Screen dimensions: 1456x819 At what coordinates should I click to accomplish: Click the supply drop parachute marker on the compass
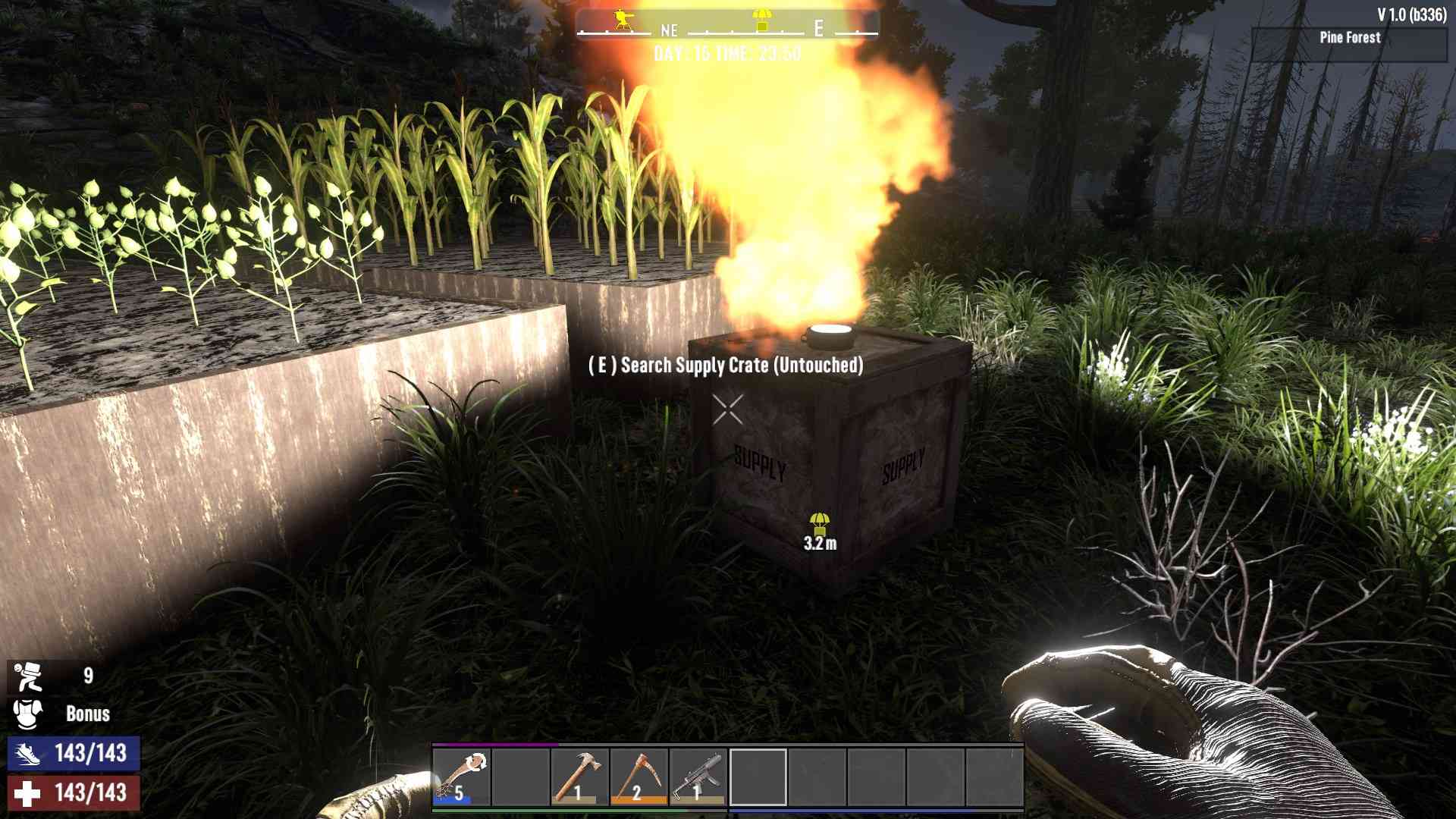pyautogui.click(x=762, y=20)
